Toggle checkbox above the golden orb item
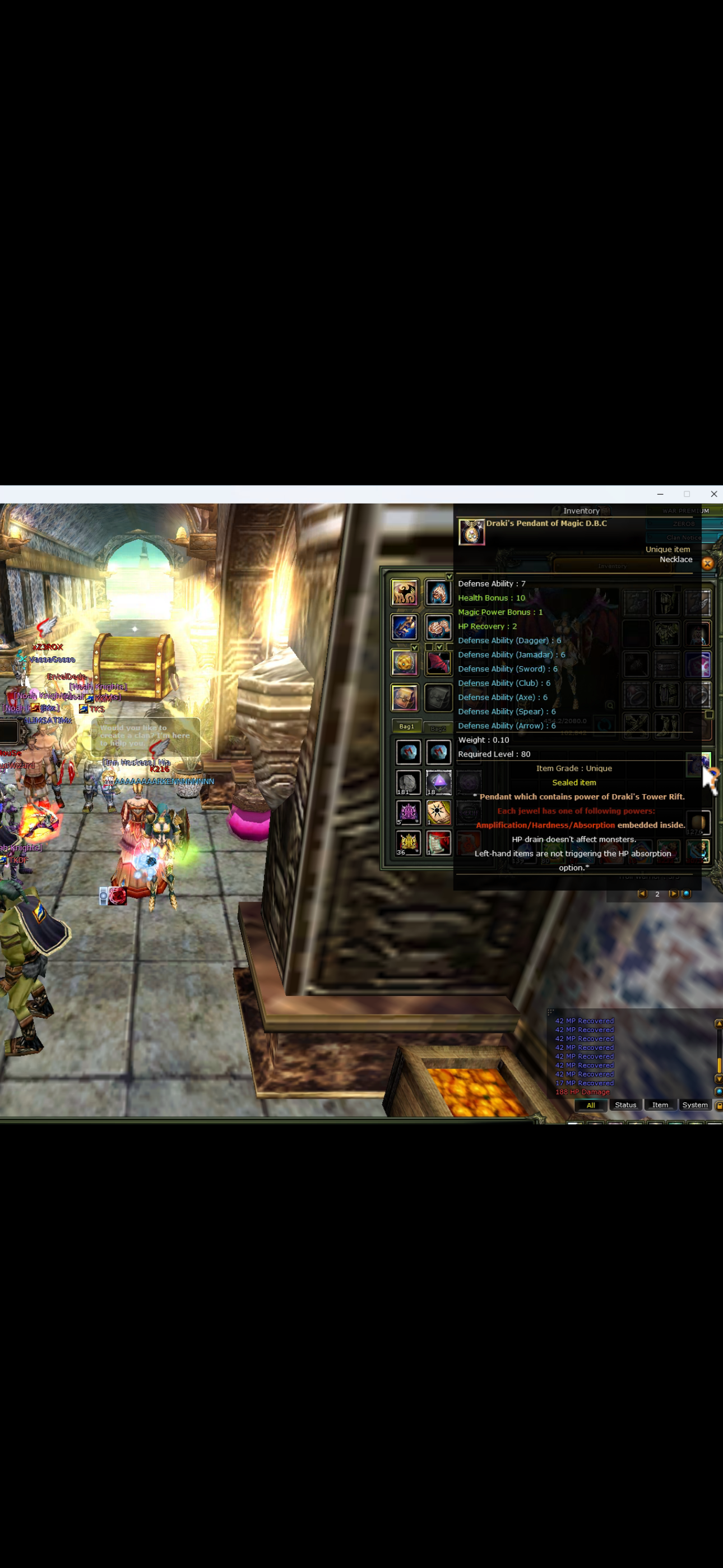Screen dimensions: 723x1568 (x=414, y=648)
